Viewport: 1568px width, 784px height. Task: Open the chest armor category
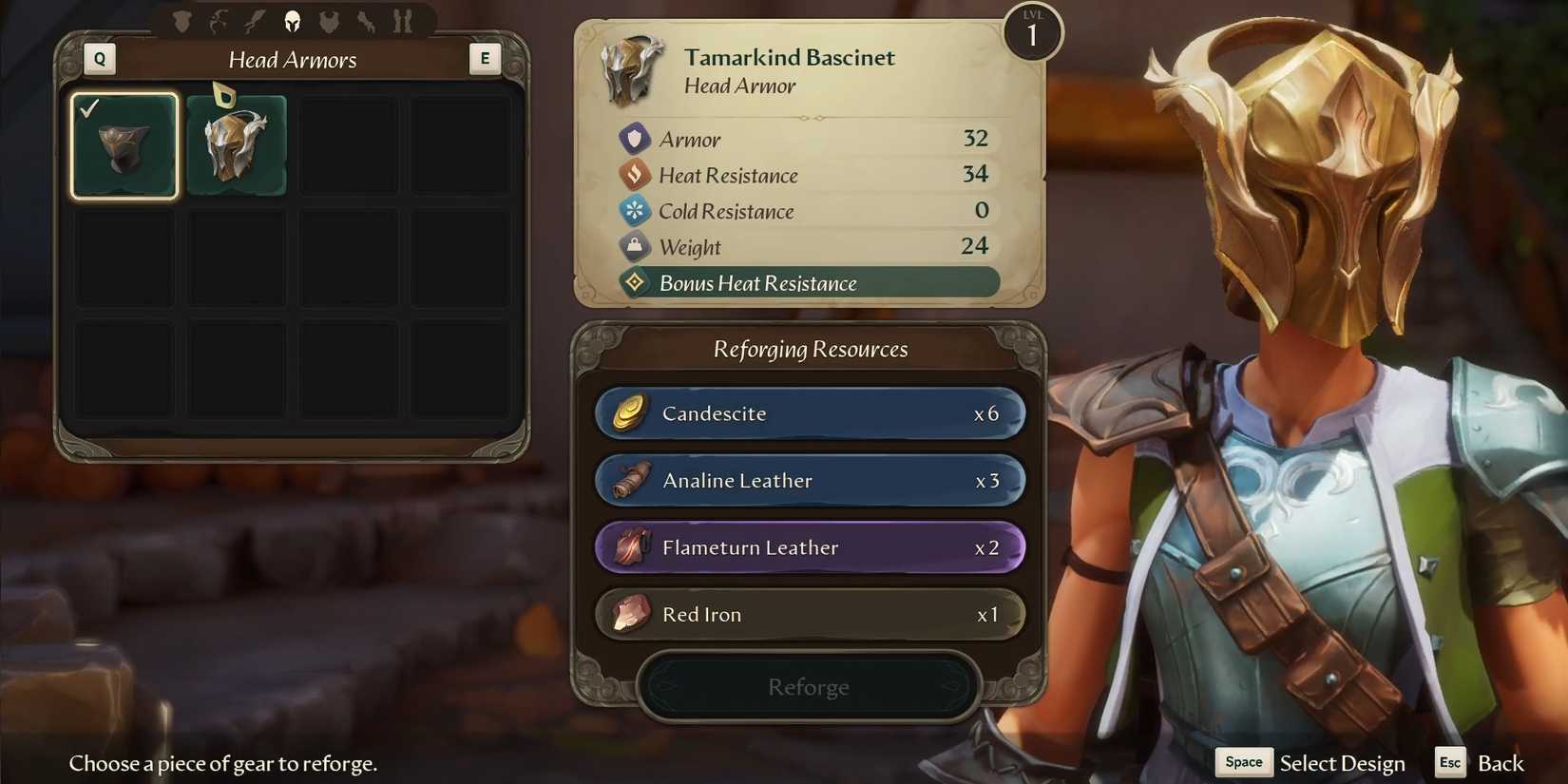329,21
